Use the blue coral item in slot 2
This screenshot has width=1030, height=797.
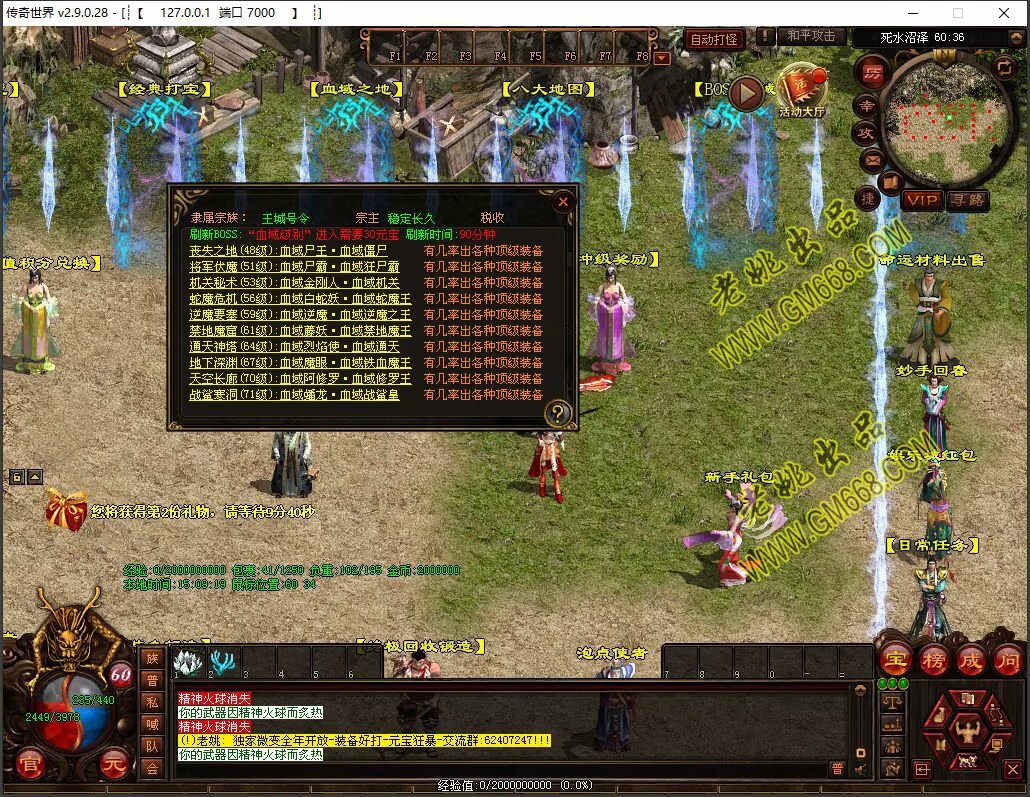click(x=222, y=661)
